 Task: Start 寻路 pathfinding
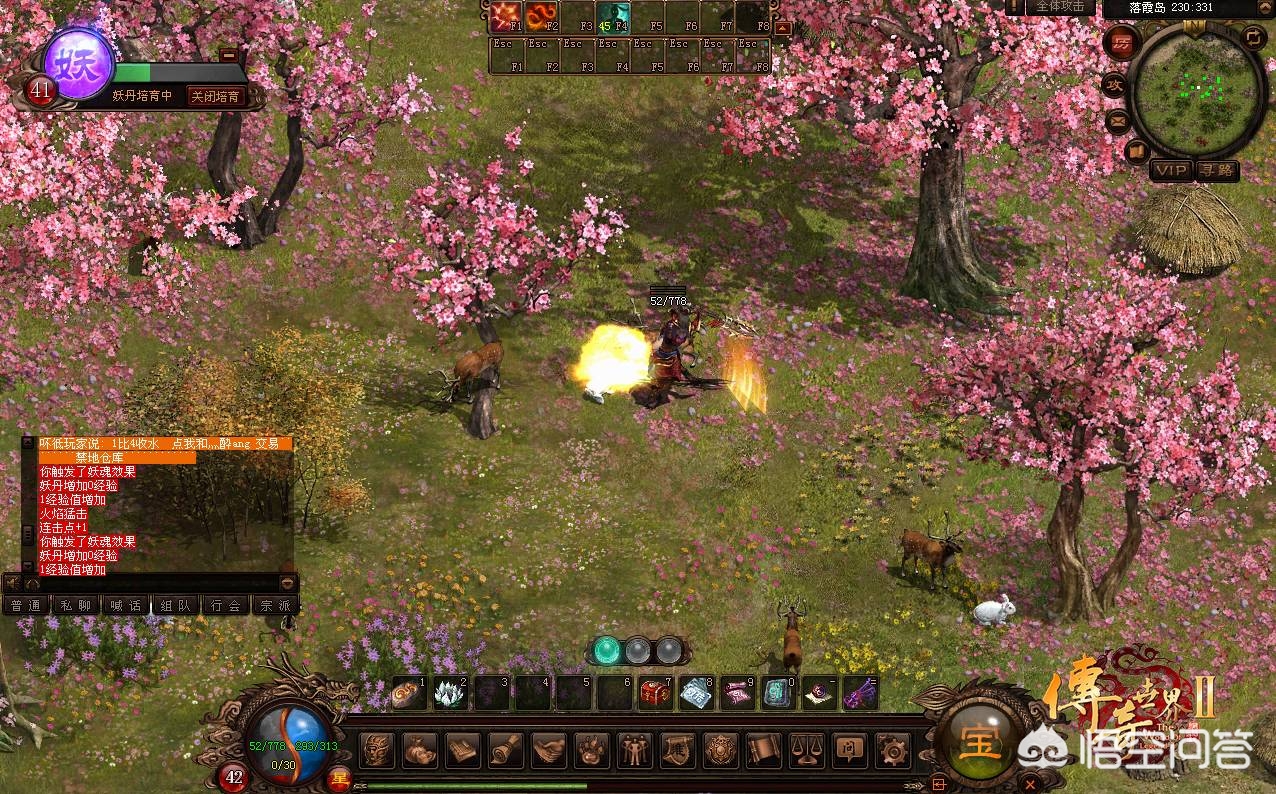click(x=1217, y=170)
